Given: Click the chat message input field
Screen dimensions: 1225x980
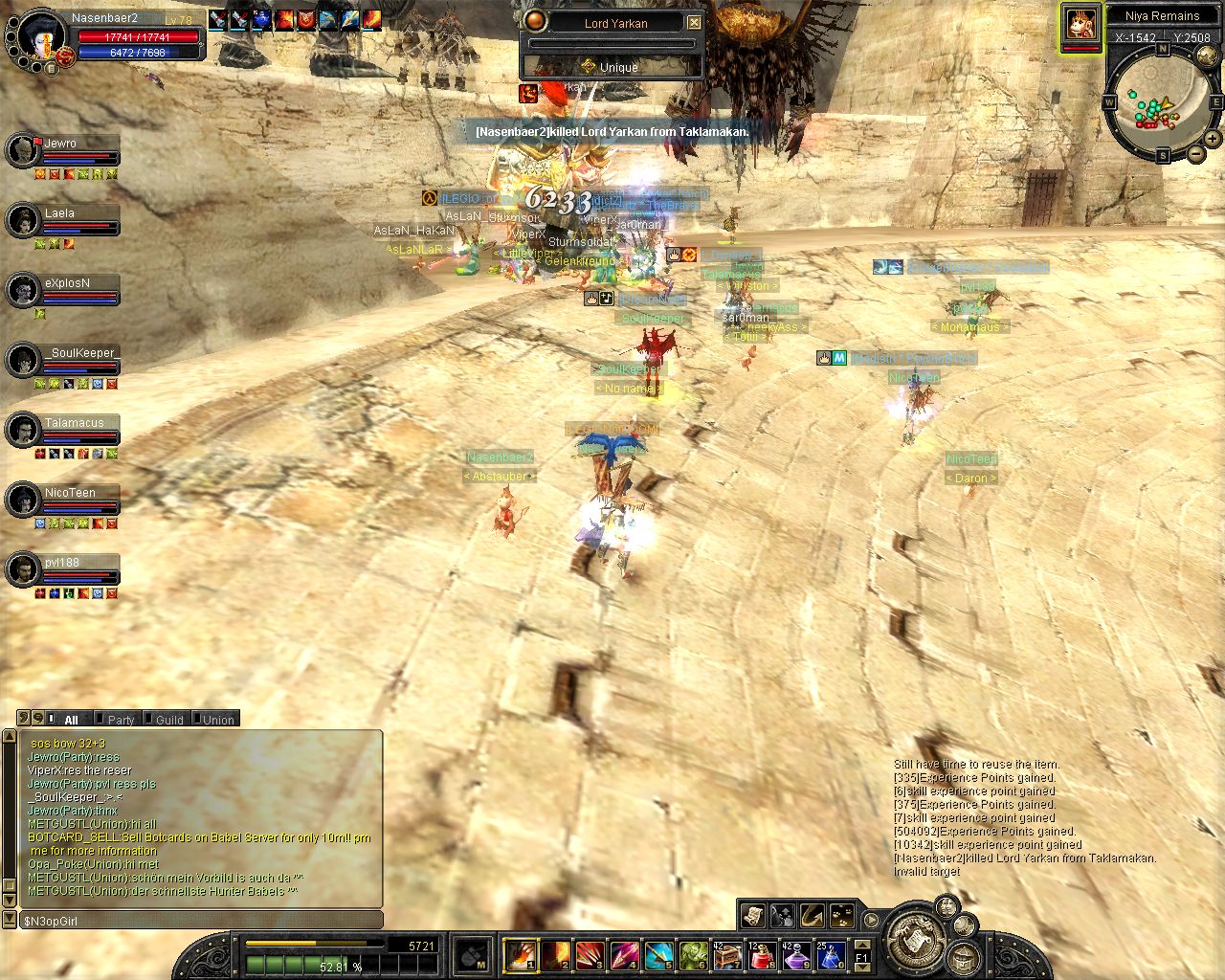Looking at the screenshot, I should [x=201, y=921].
